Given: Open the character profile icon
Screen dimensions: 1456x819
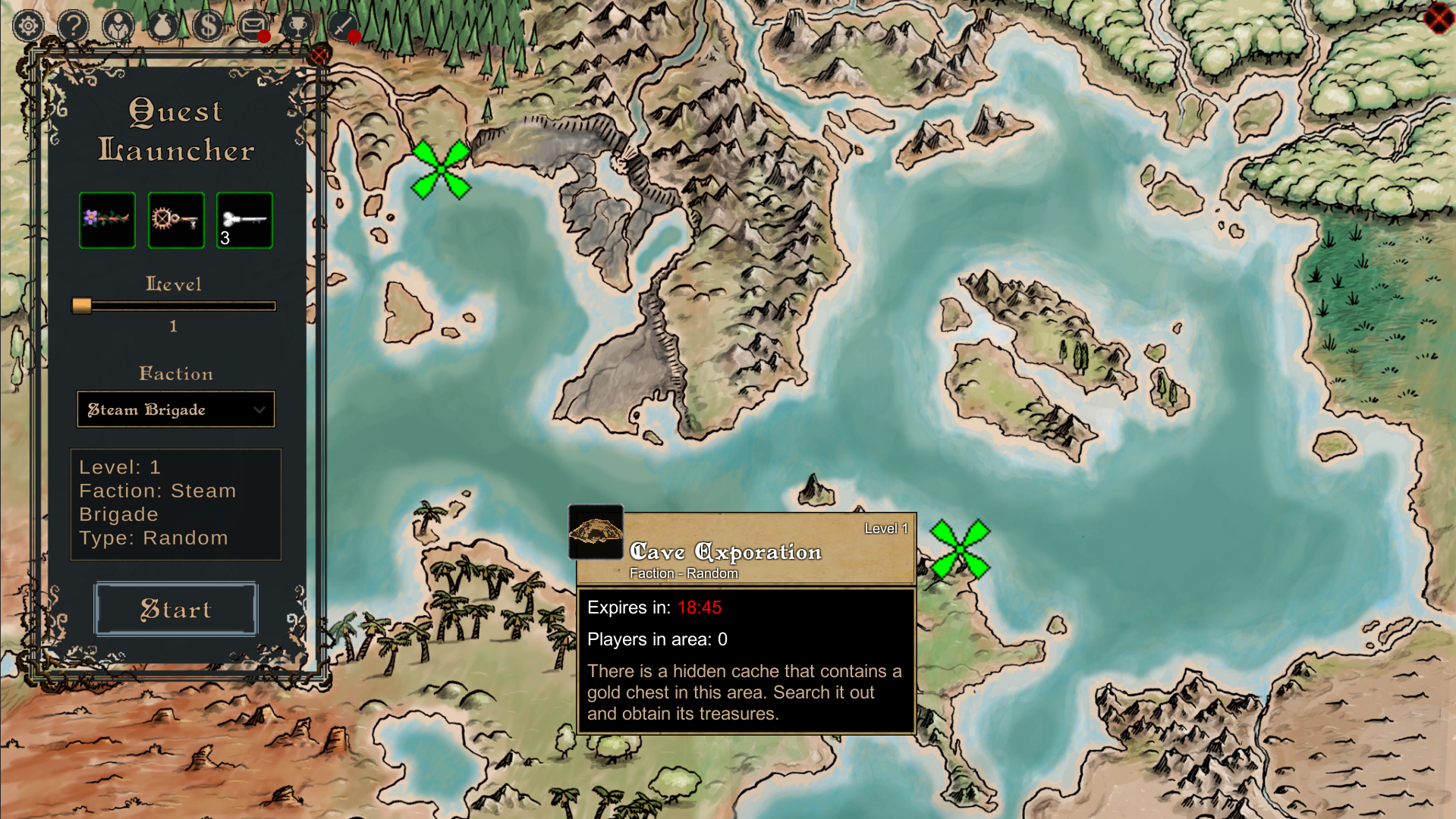Looking at the screenshot, I should pos(118,27).
